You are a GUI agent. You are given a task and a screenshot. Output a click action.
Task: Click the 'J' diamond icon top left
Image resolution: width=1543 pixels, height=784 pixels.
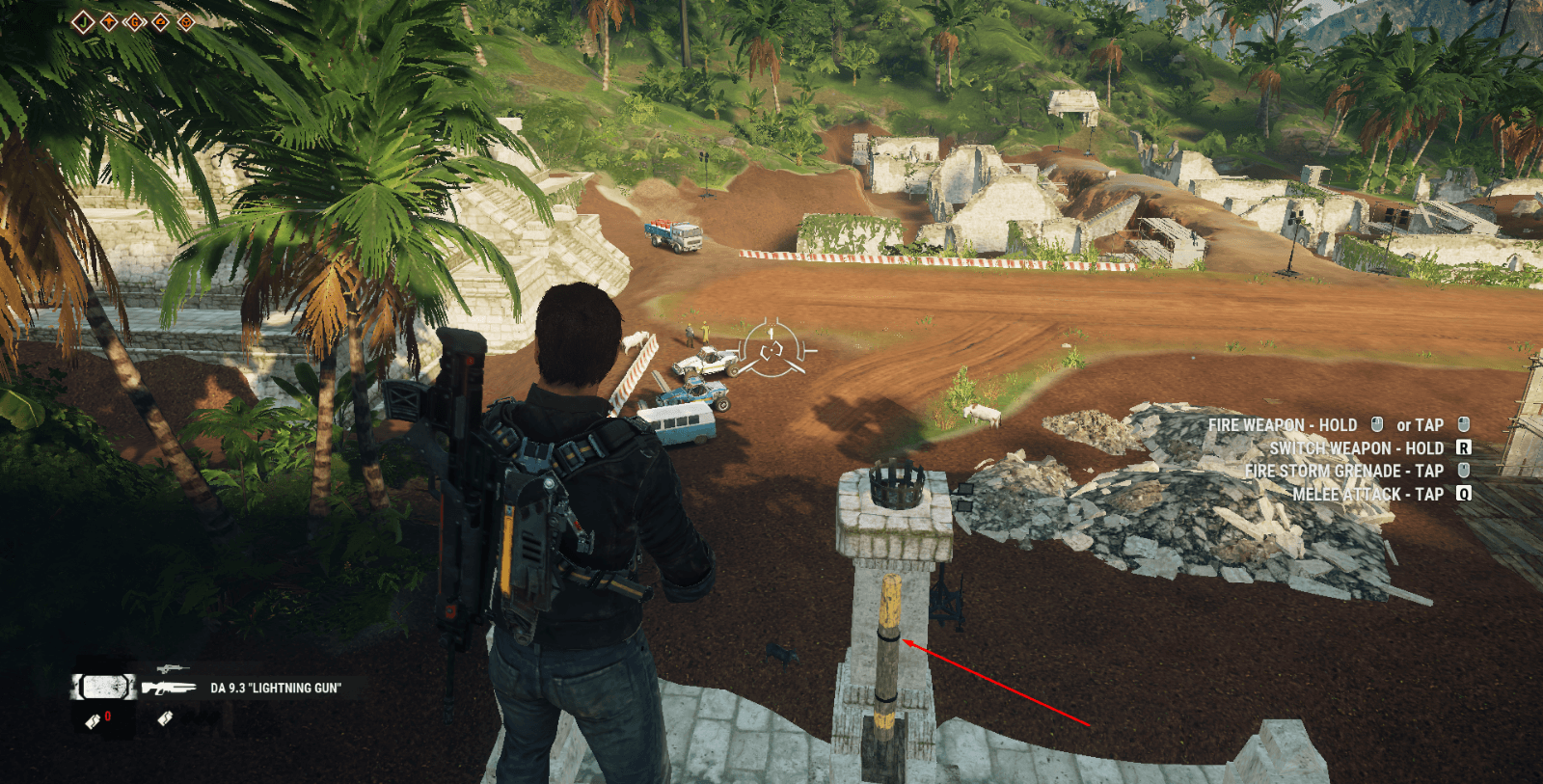[x=84, y=21]
